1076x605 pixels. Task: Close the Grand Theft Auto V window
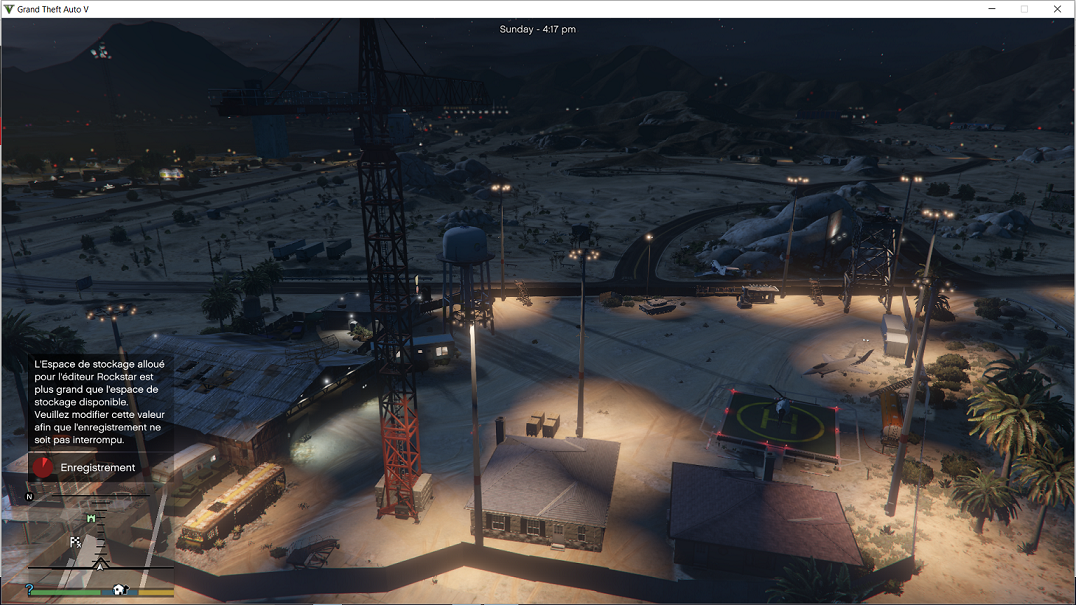click(x=1057, y=9)
